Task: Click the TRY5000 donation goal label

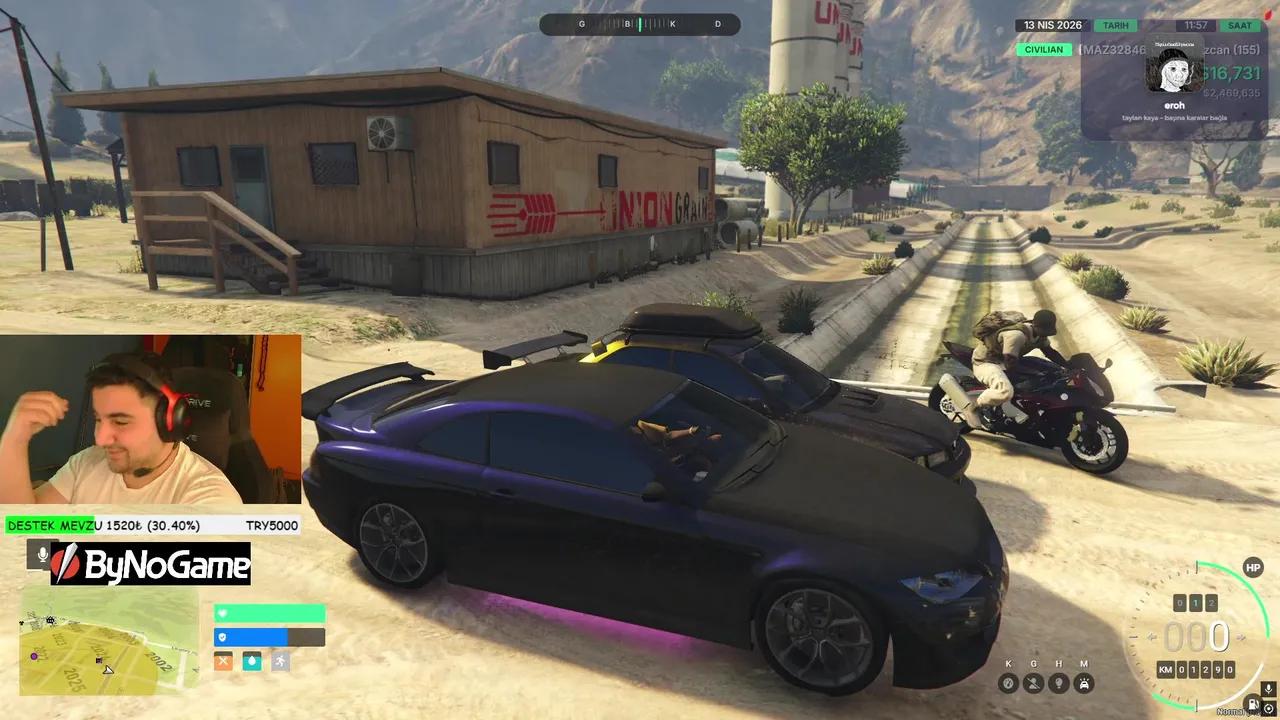Action: coord(272,526)
